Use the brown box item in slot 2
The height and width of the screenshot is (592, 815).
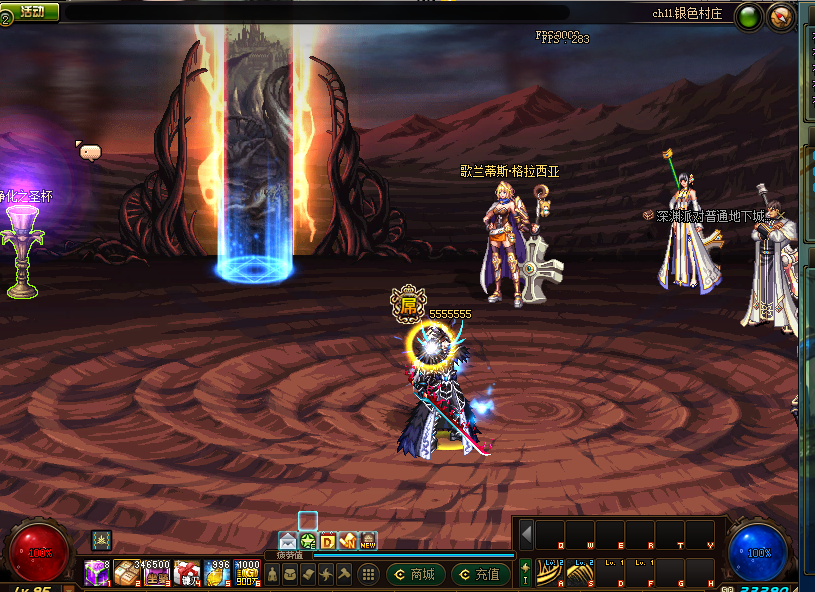point(127,573)
